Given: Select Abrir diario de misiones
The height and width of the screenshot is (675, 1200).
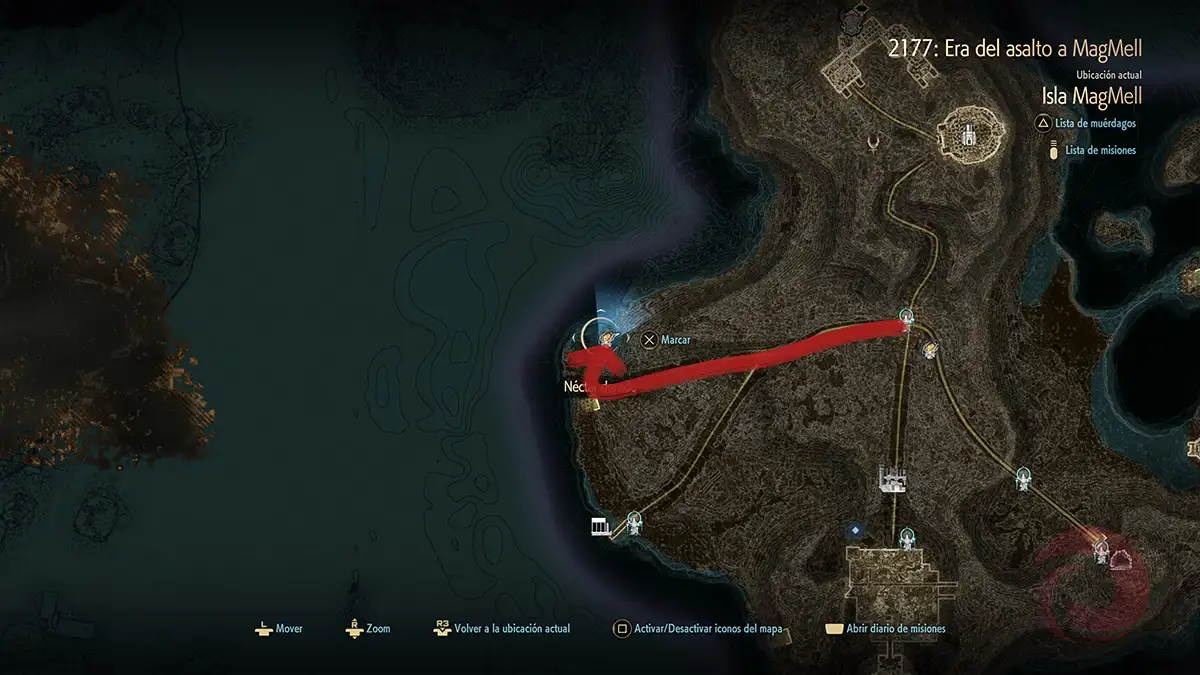Looking at the screenshot, I should [885, 629].
